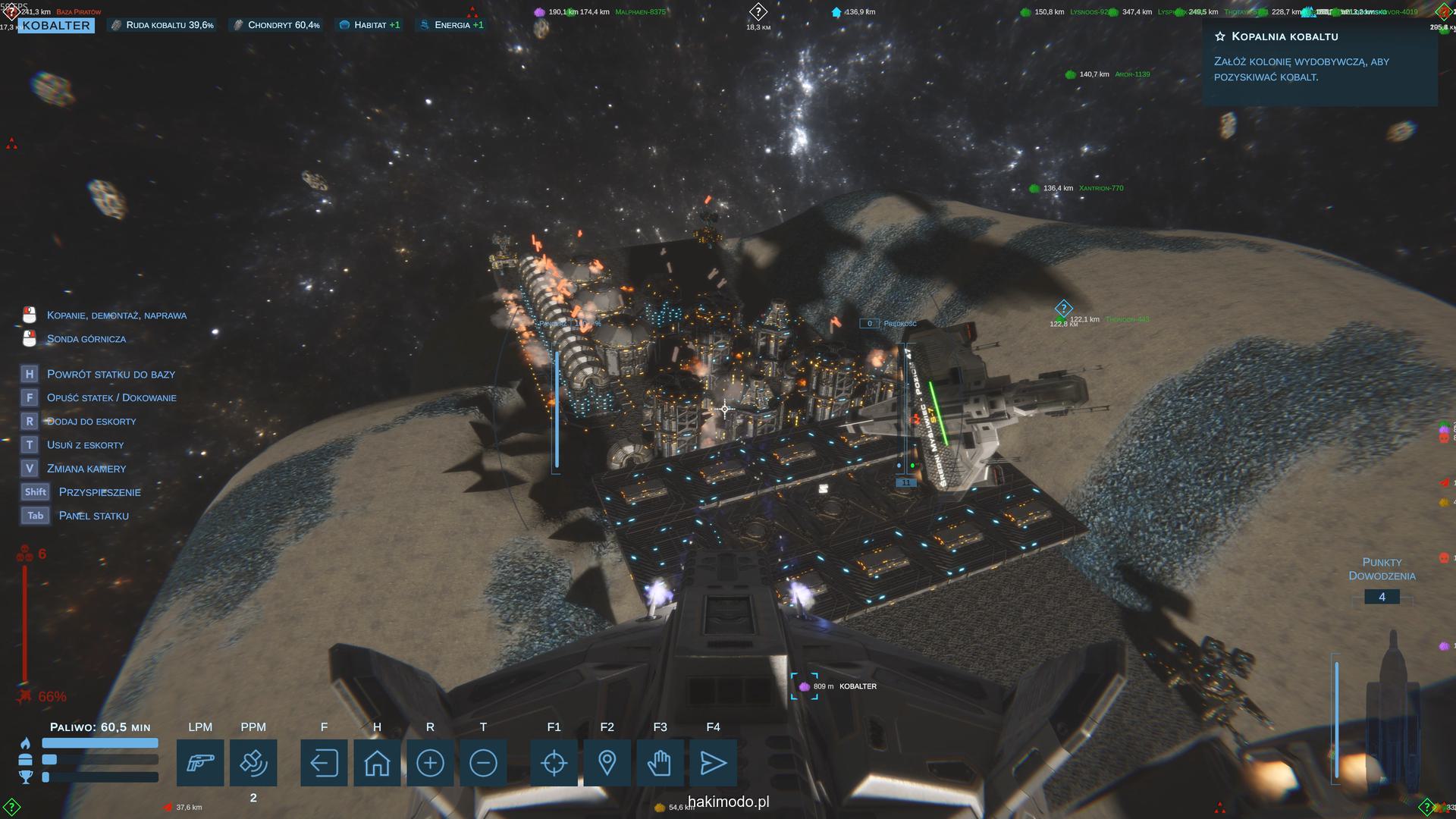
Task: Choose the F2 location pin command
Action: [607, 762]
